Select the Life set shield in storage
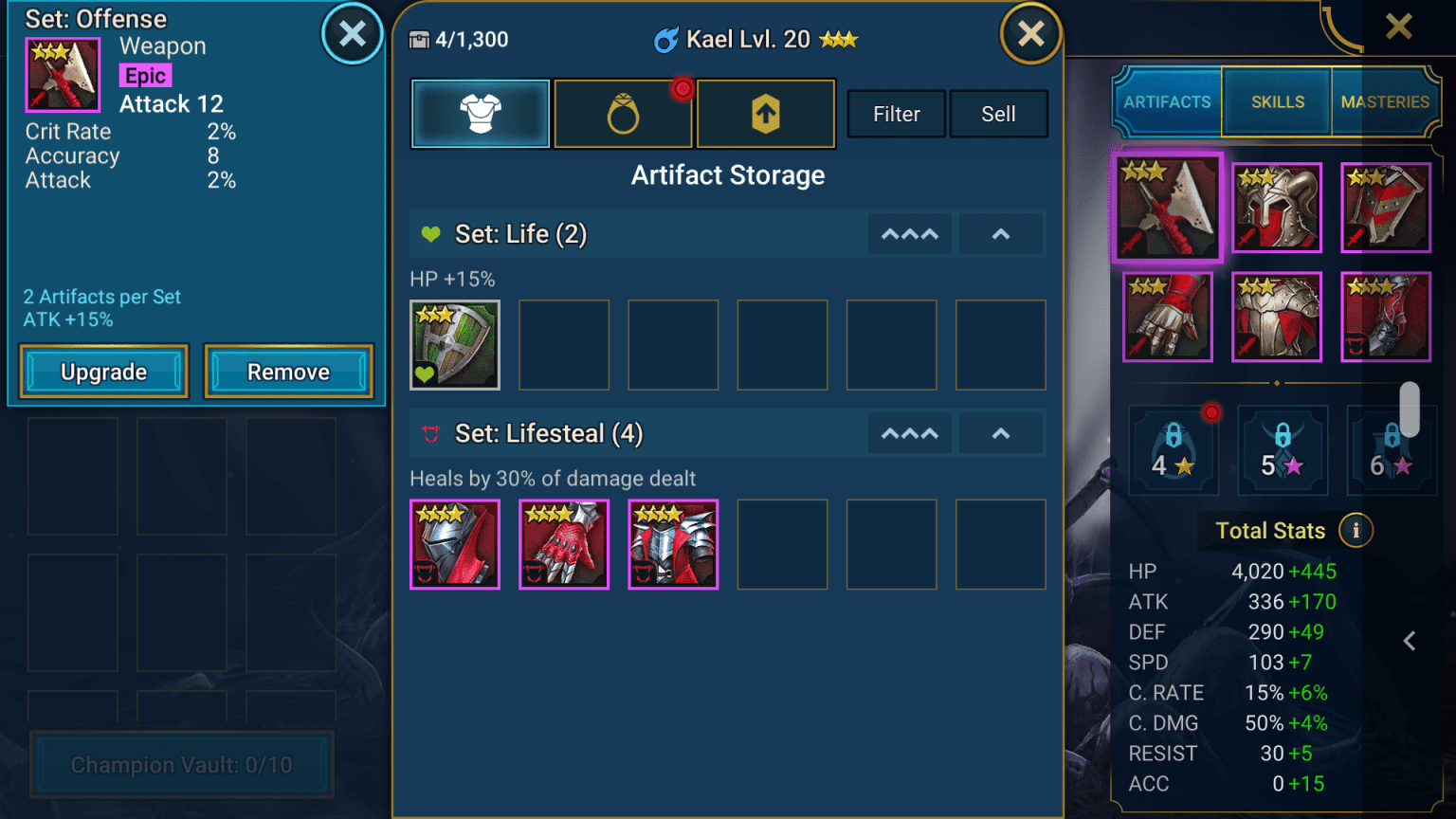This screenshot has height=819, width=1456. point(455,345)
